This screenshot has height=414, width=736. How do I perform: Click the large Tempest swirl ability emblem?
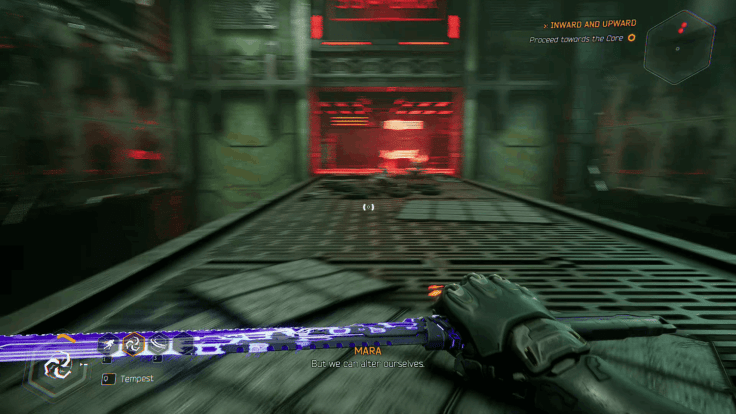pos(57,366)
